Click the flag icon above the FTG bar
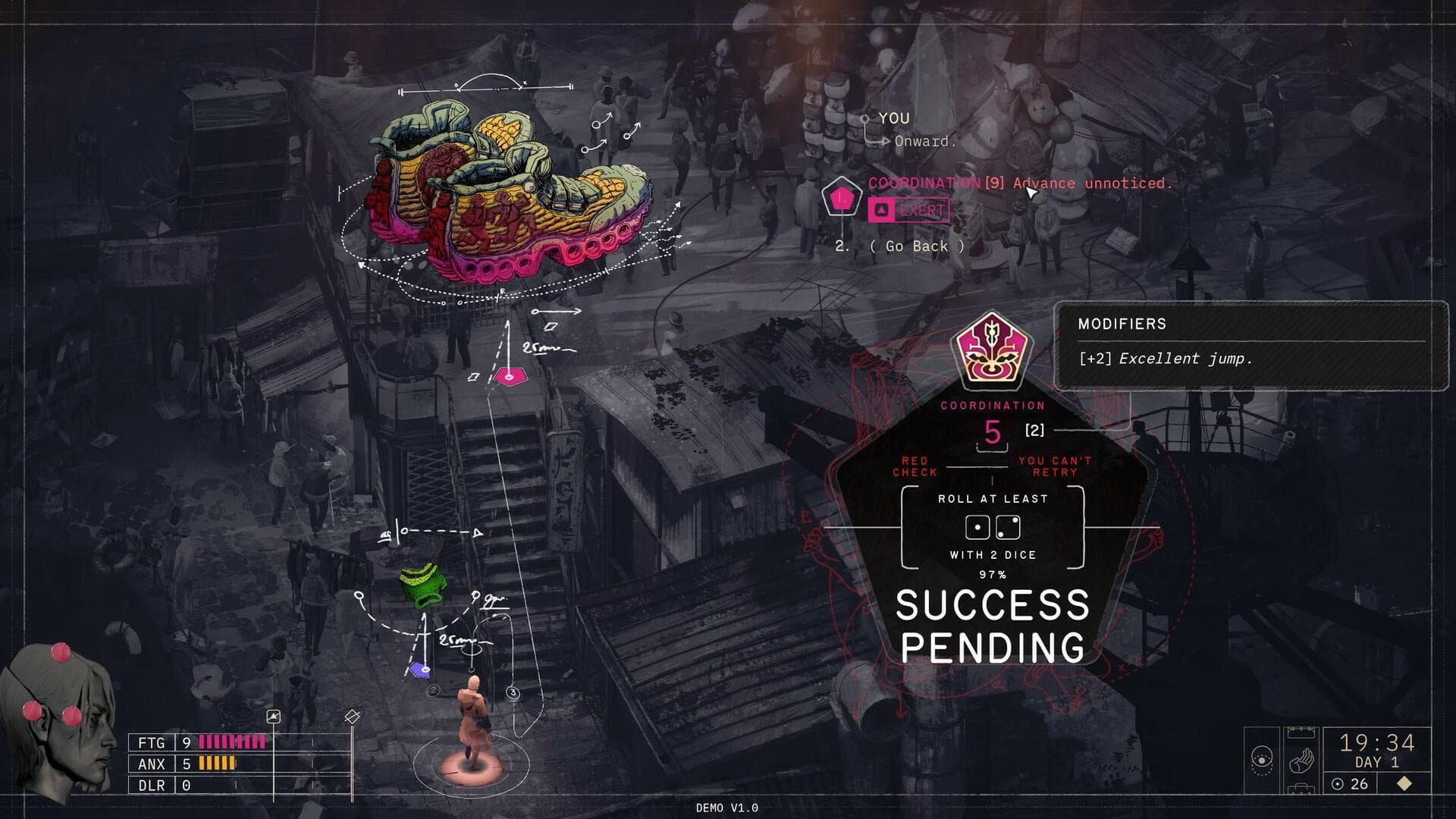The height and width of the screenshot is (819, 1456). pyautogui.click(x=275, y=716)
